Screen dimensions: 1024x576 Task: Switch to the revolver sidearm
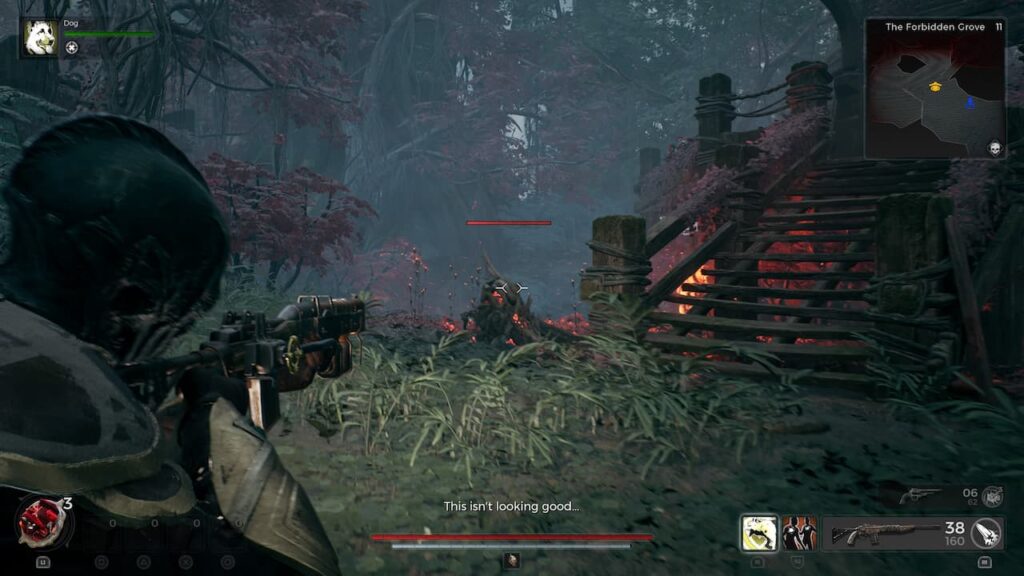coord(920,495)
